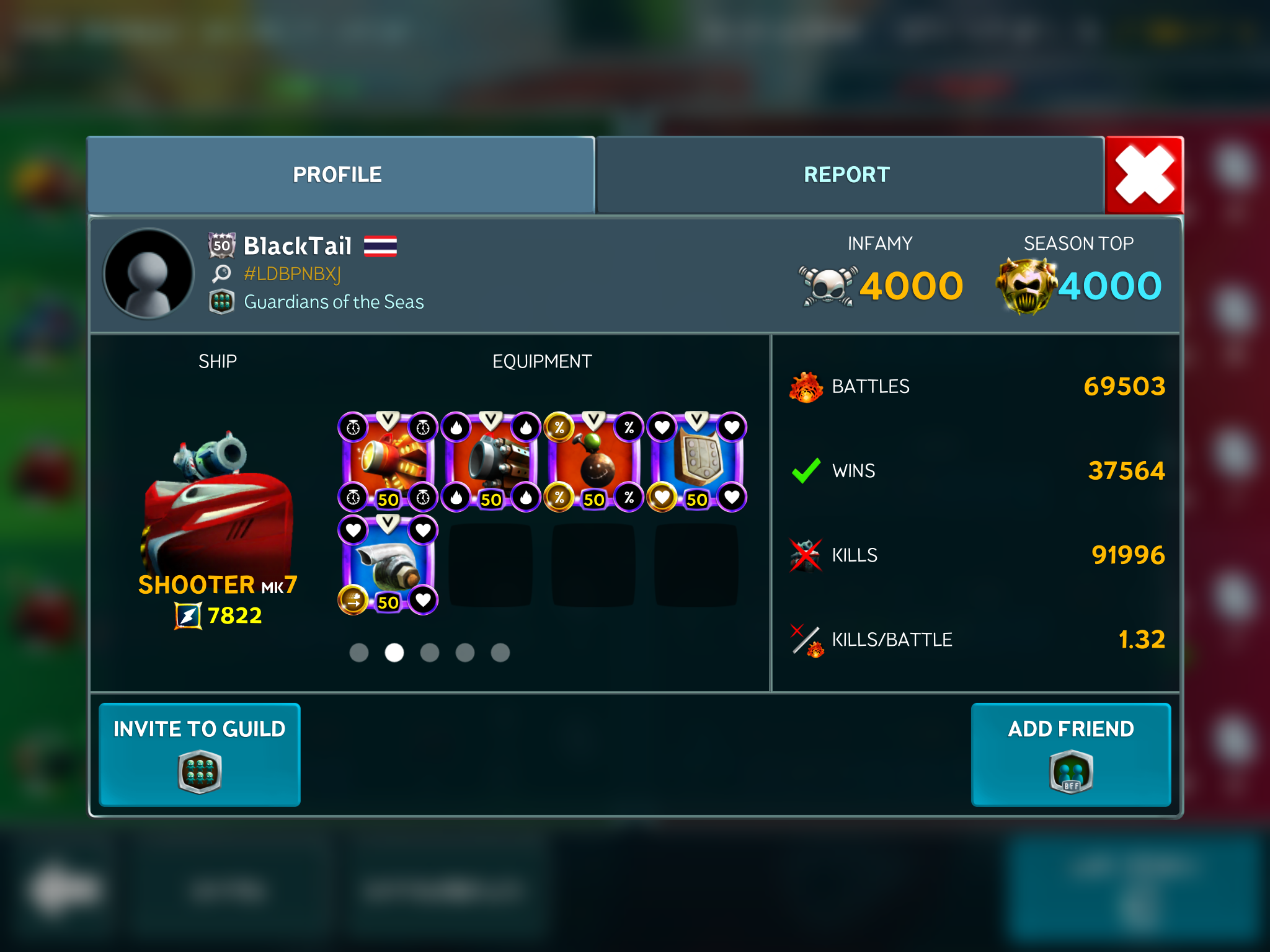1270x952 pixels.
Task: View the last equipment loadout page
Action: (500, 653)
